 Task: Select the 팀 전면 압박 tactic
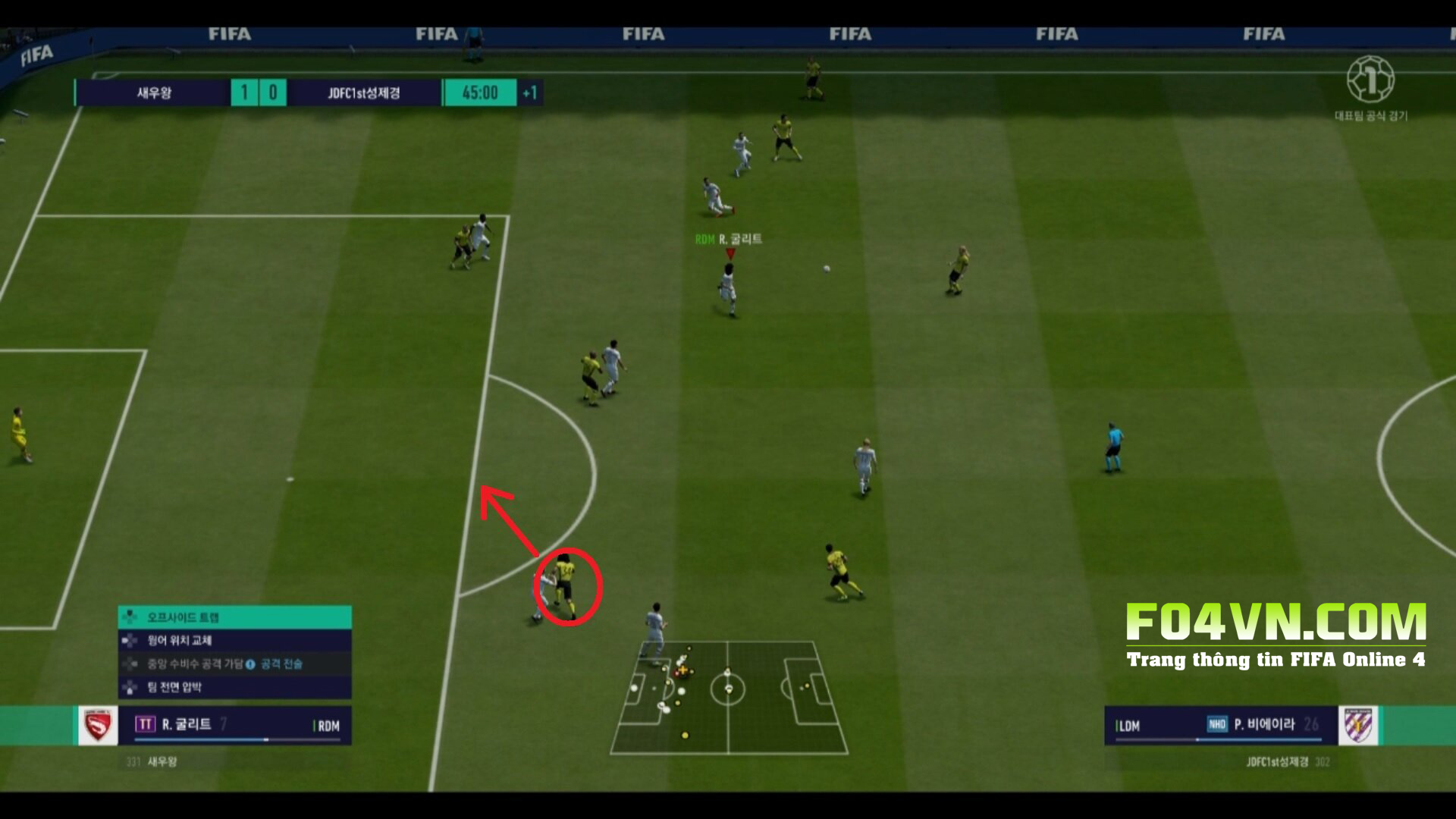point(234,687)
